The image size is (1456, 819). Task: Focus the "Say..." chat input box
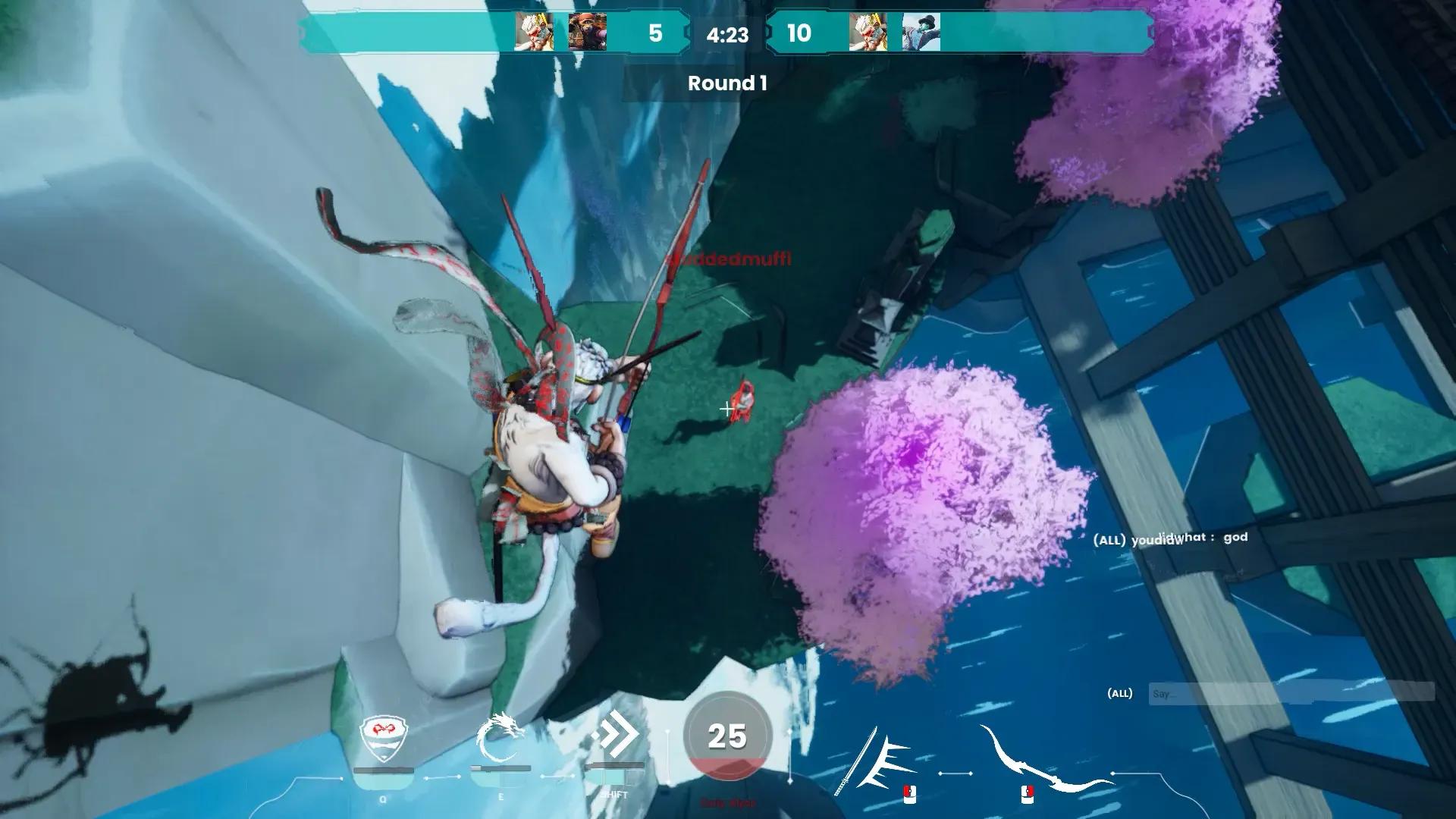coord(1291,693)
